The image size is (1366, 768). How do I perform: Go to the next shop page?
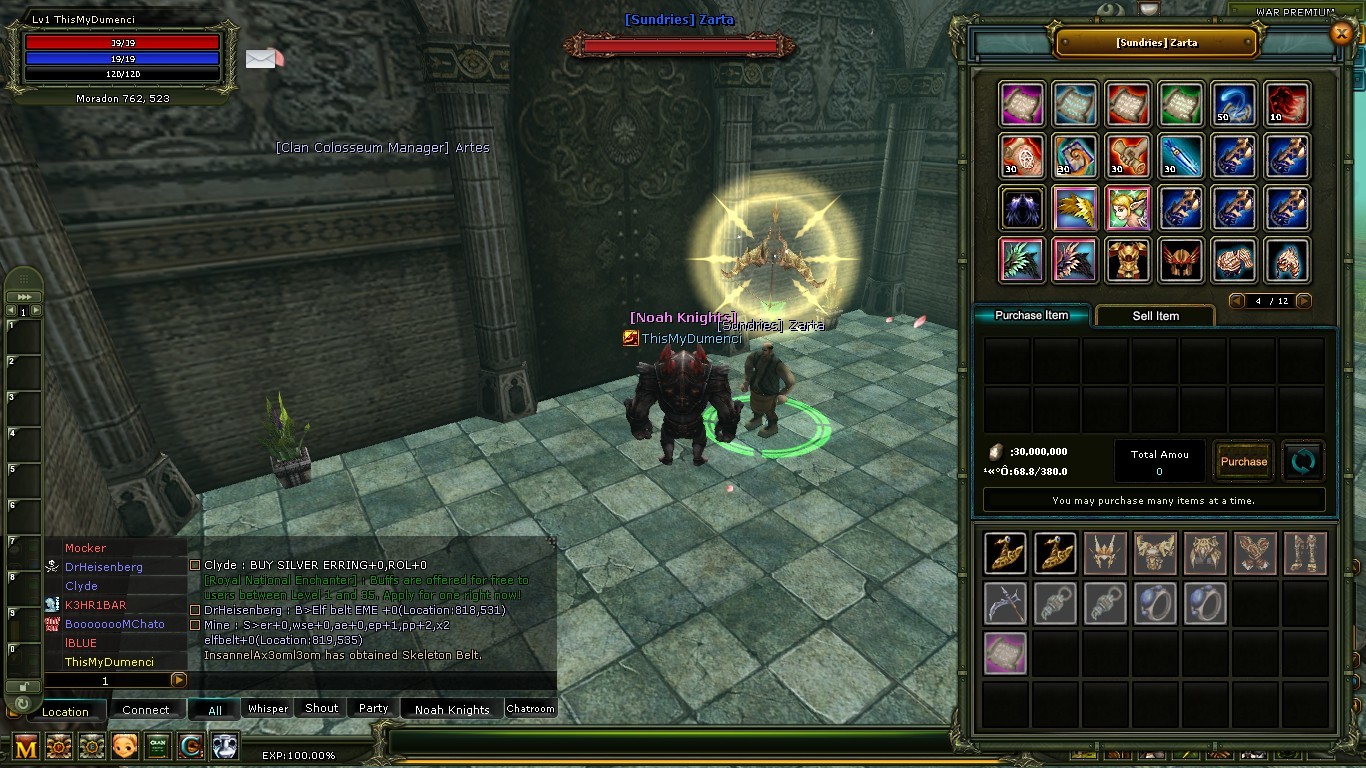coord(1302,301)
